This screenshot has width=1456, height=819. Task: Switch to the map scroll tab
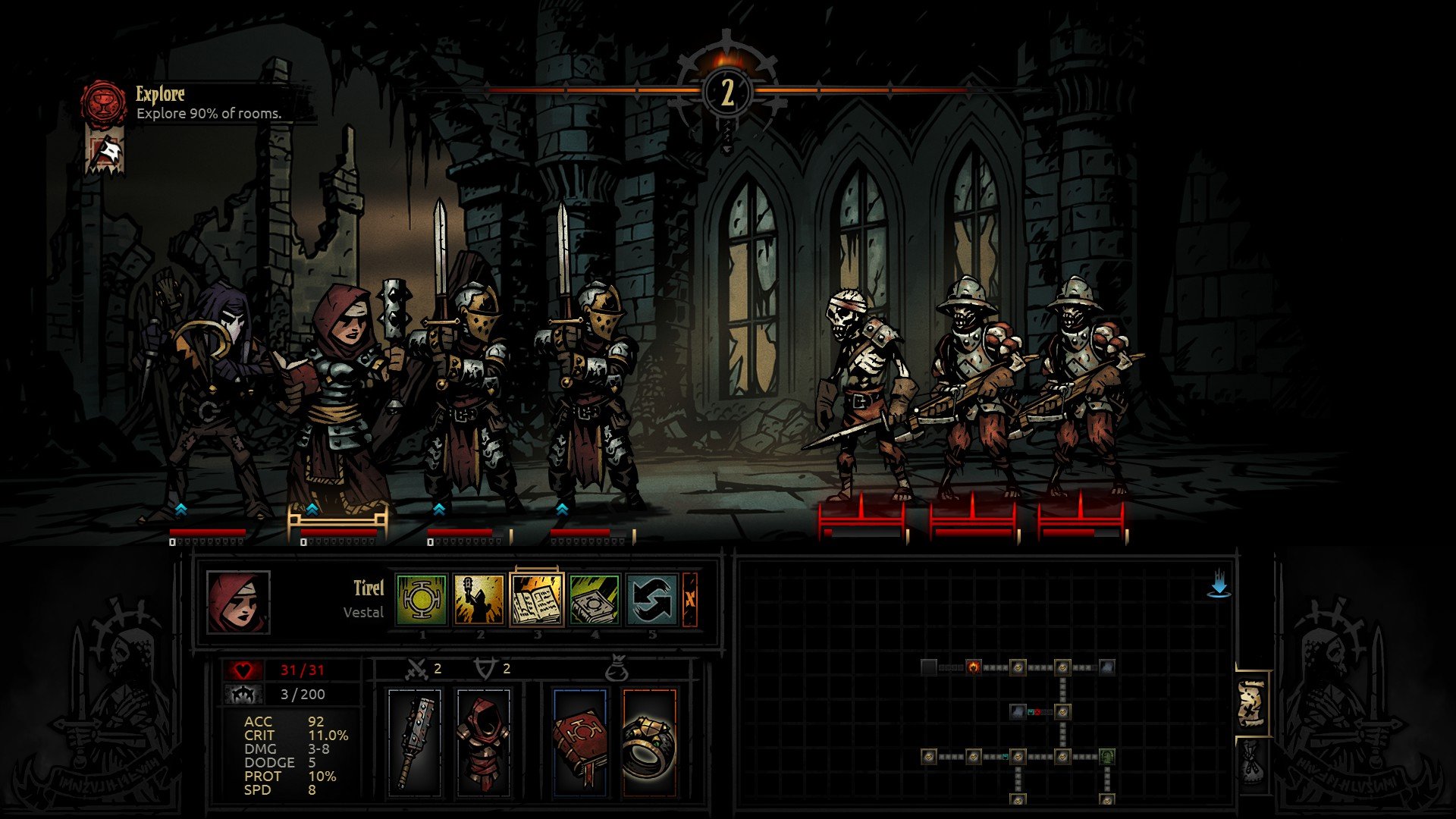click(1252, 703)
